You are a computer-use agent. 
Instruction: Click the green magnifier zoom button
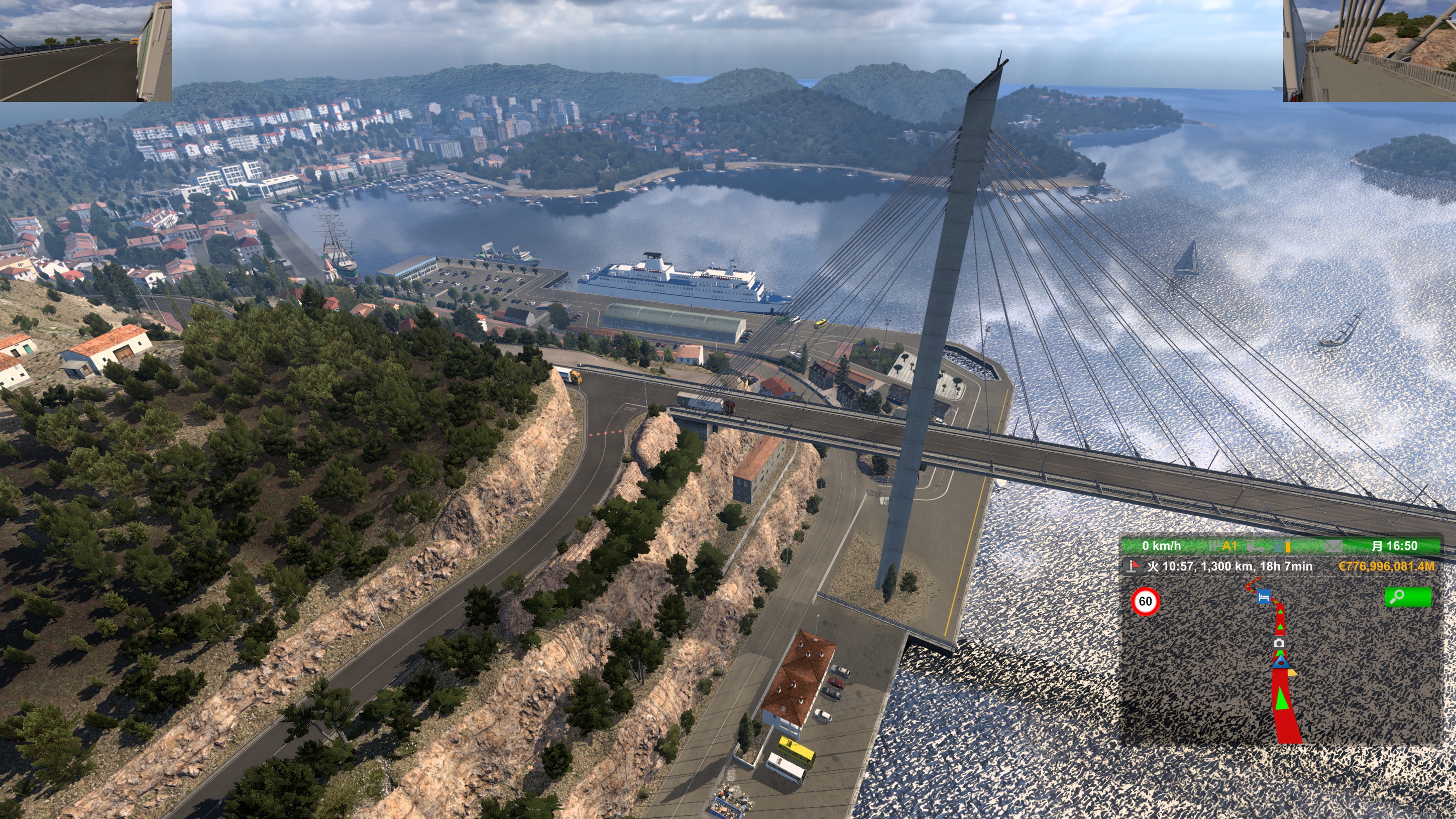click(1407, 597)
